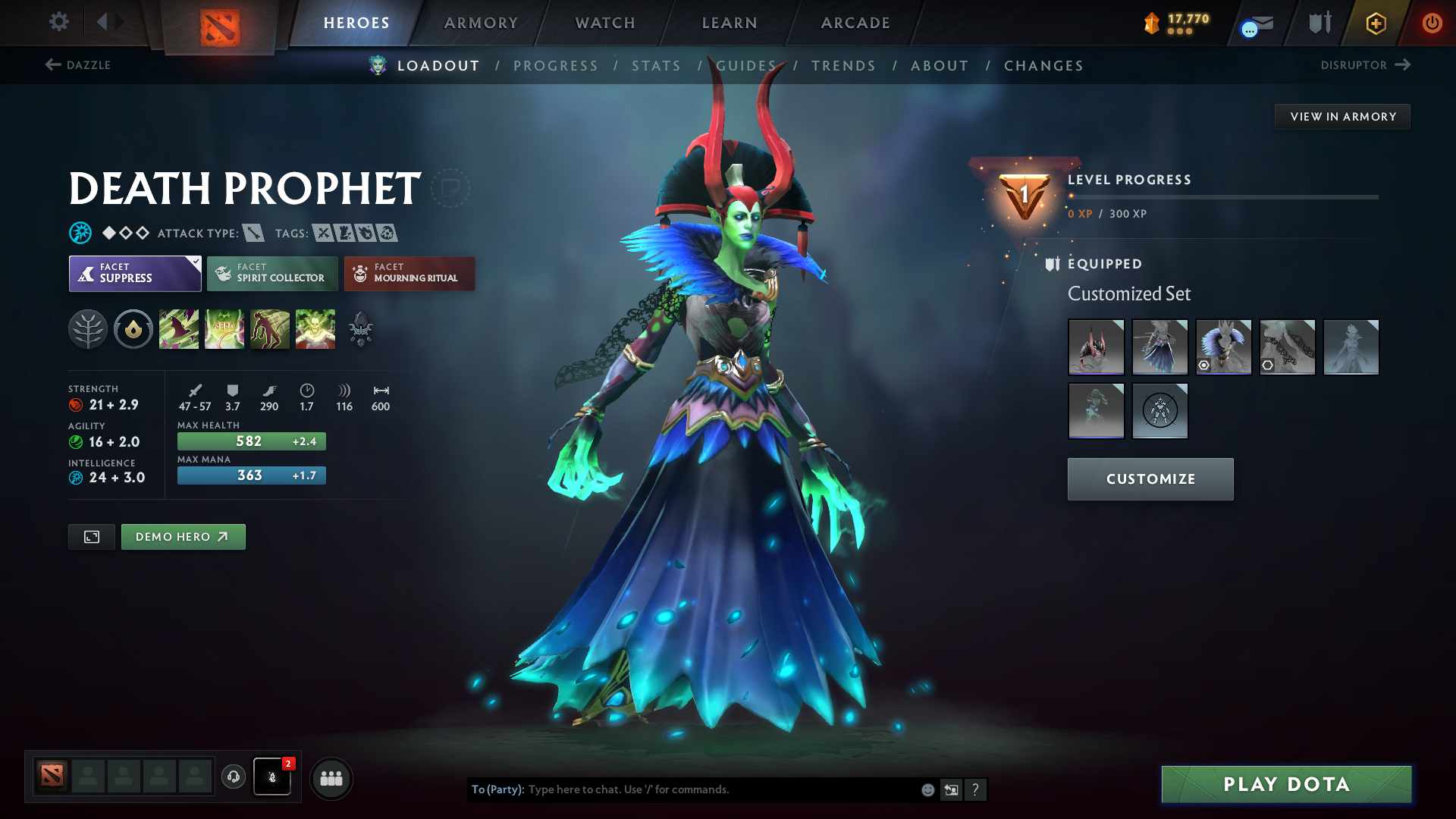Viewport: 1456px width, 819px height.
Task: Open the Spirit Siphon ability icon
Action: (270, 328)
